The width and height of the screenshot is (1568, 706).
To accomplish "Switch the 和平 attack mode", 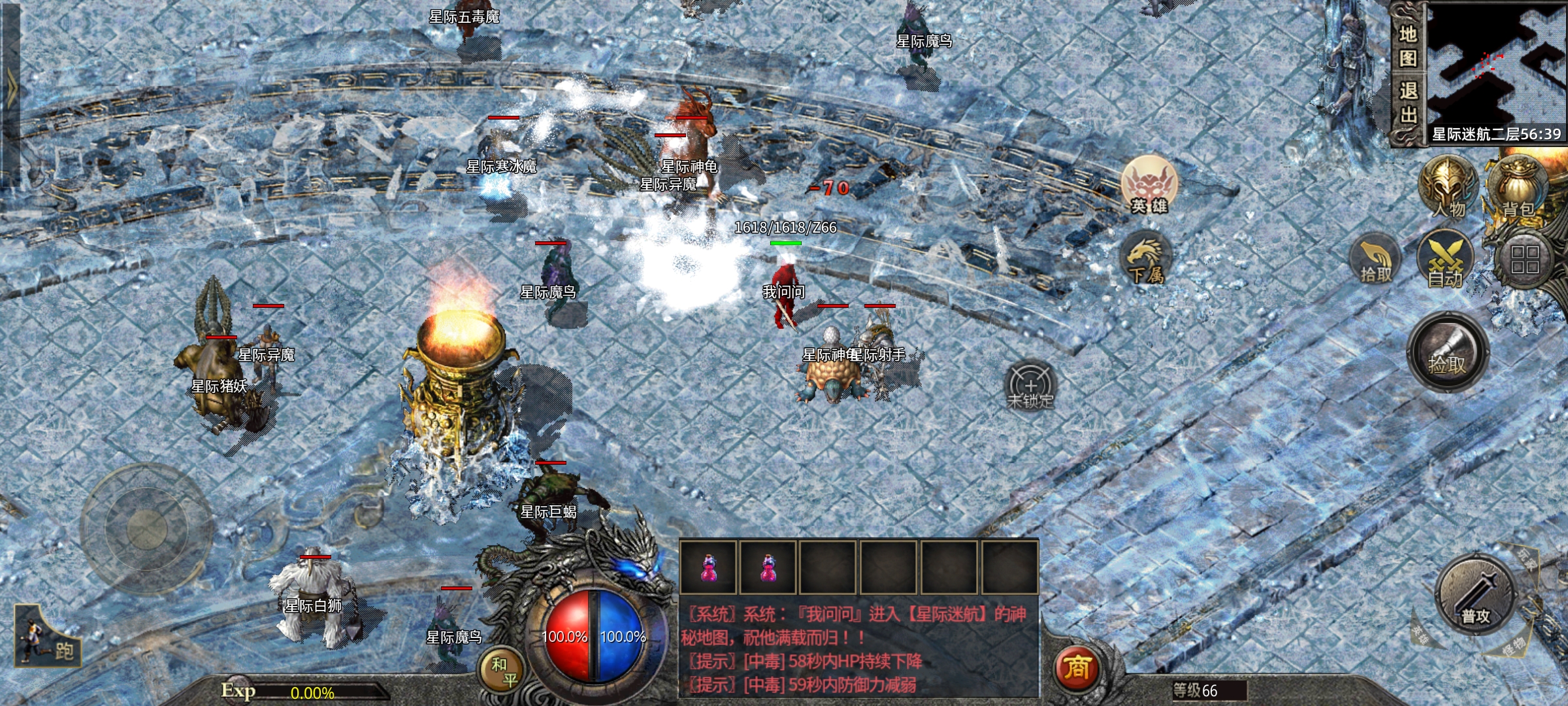I will click(x=504, y=671).
